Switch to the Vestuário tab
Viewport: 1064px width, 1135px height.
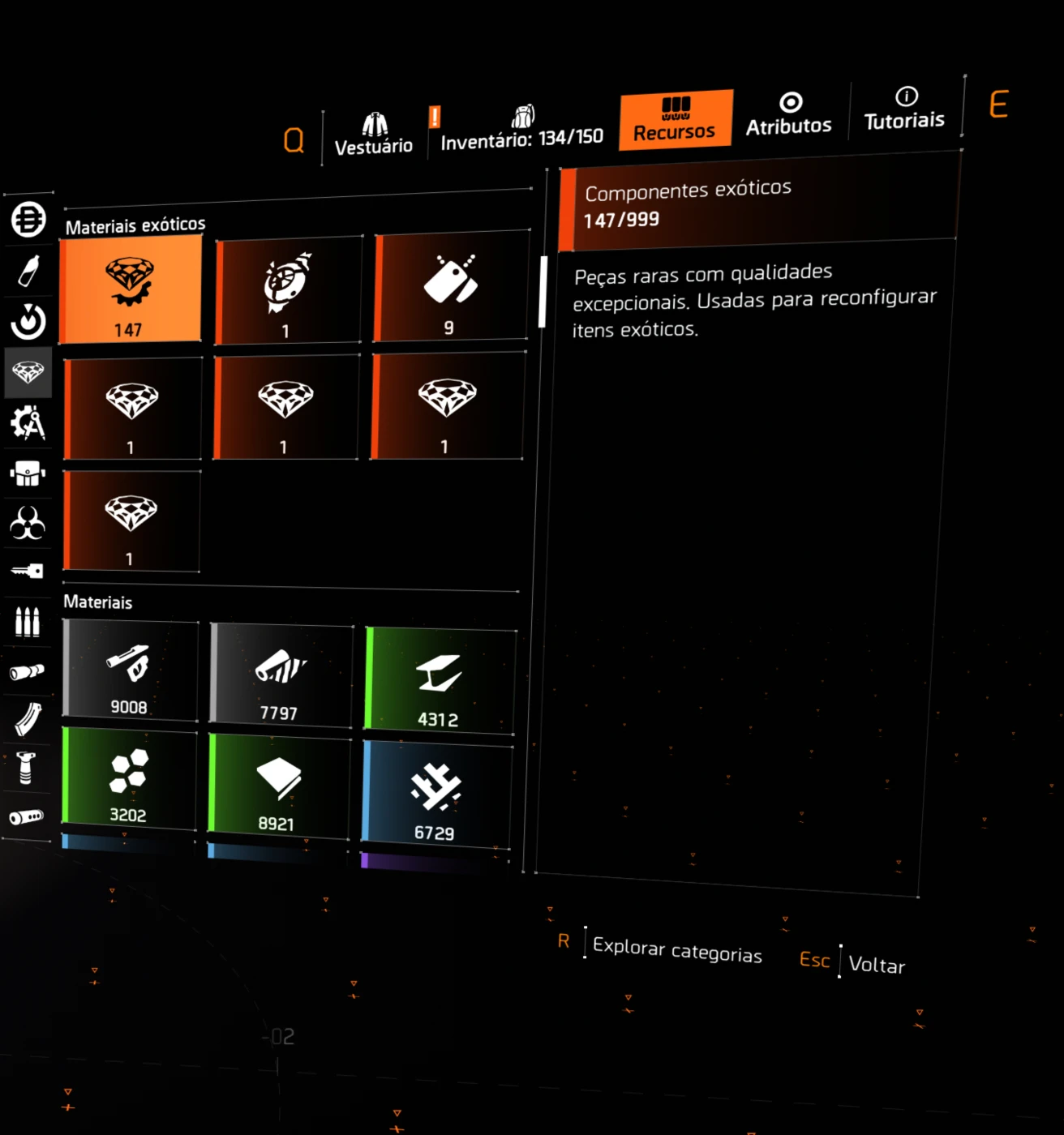(x=374, y=135)
